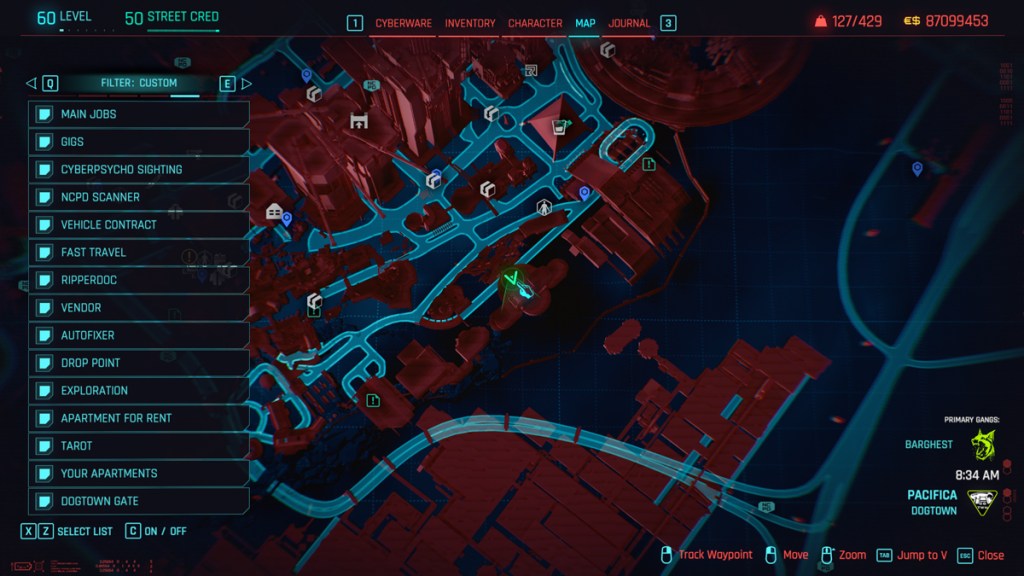Toggle the Apartment For Rent filter
Screen dimensions: 1024x576
coord(139,418)
